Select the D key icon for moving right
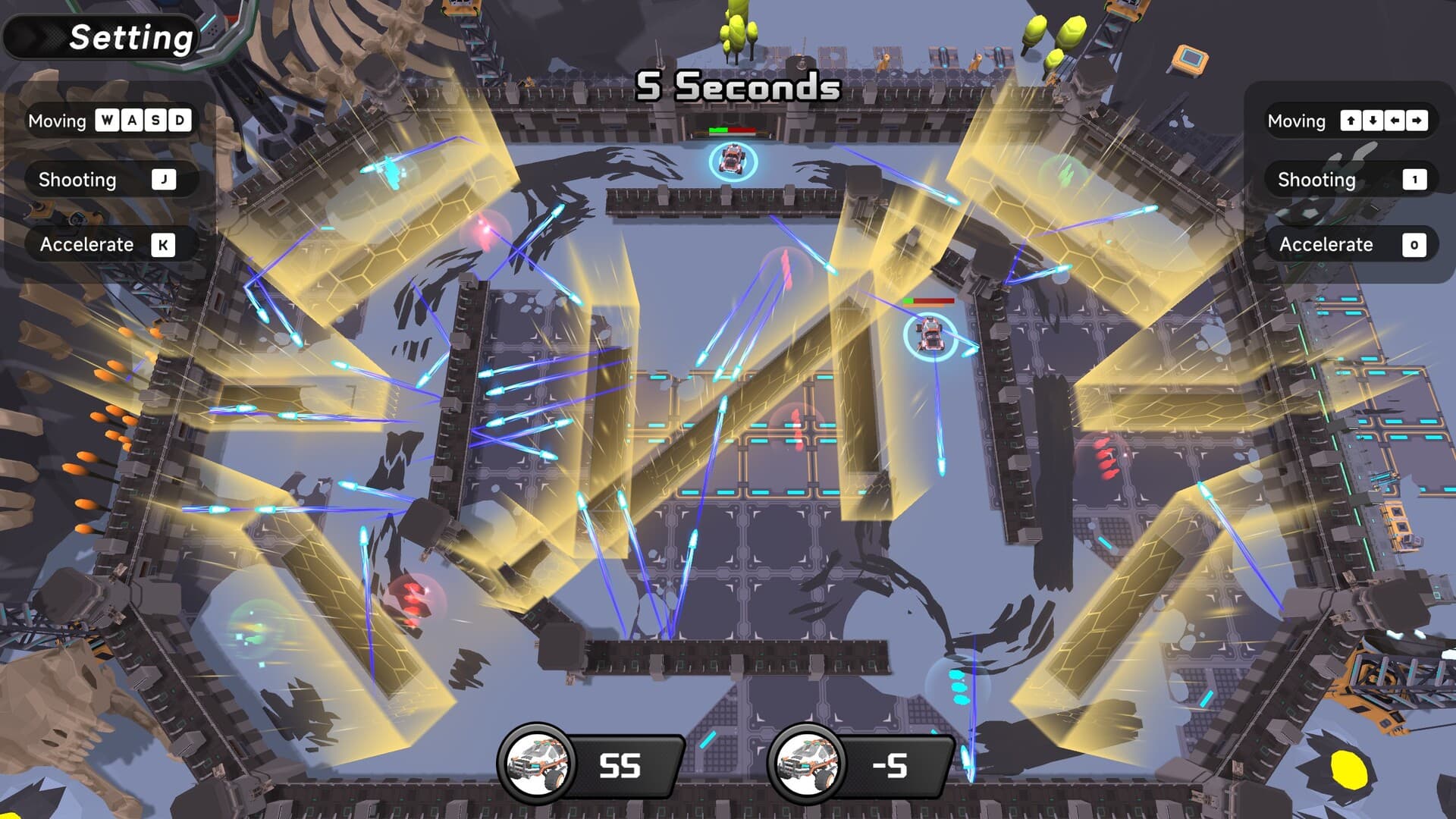This screenshot has height=819, width=1456. coord(180,121)
